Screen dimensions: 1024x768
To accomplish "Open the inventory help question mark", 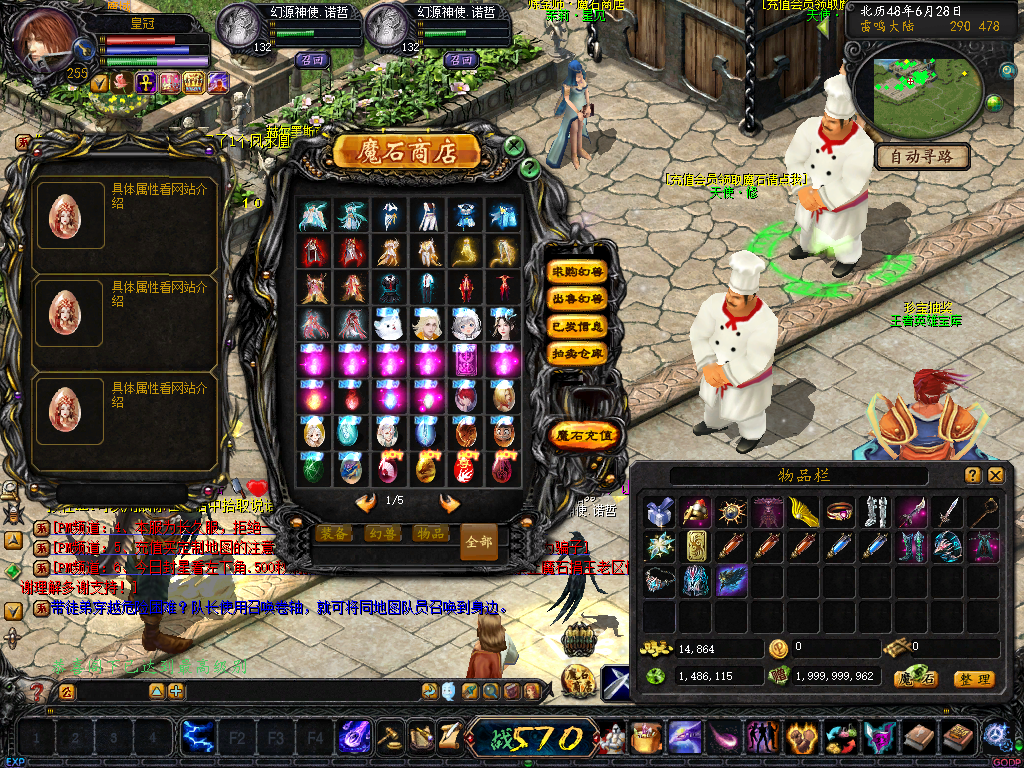I will (972, 476).
